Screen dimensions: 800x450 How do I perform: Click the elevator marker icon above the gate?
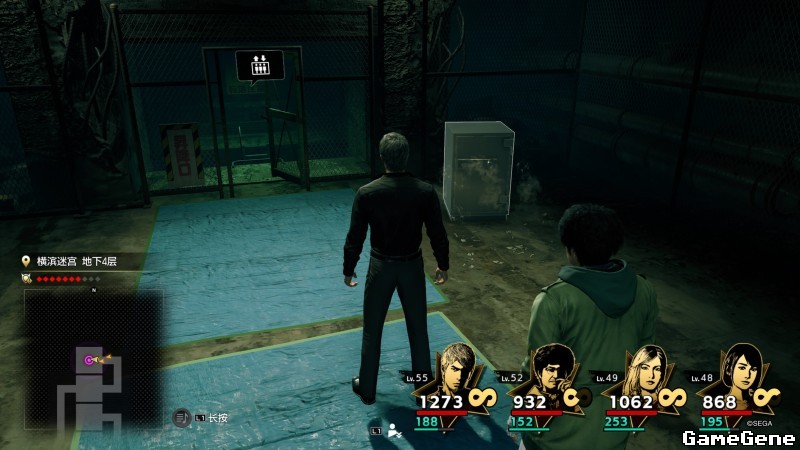click(x=259, y=65)
